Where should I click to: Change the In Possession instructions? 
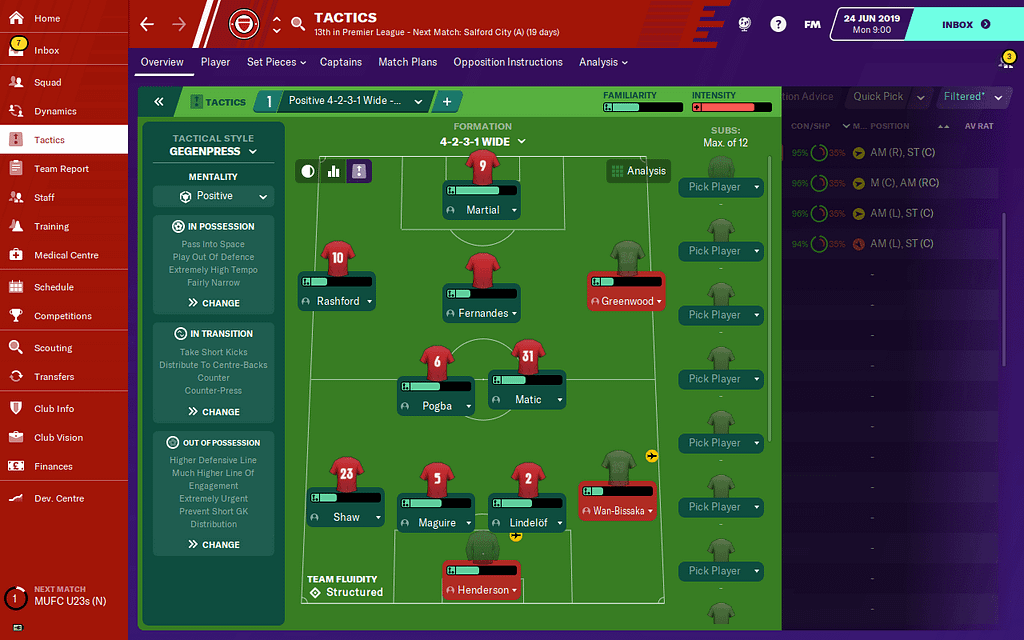click(x=213, y=303)
